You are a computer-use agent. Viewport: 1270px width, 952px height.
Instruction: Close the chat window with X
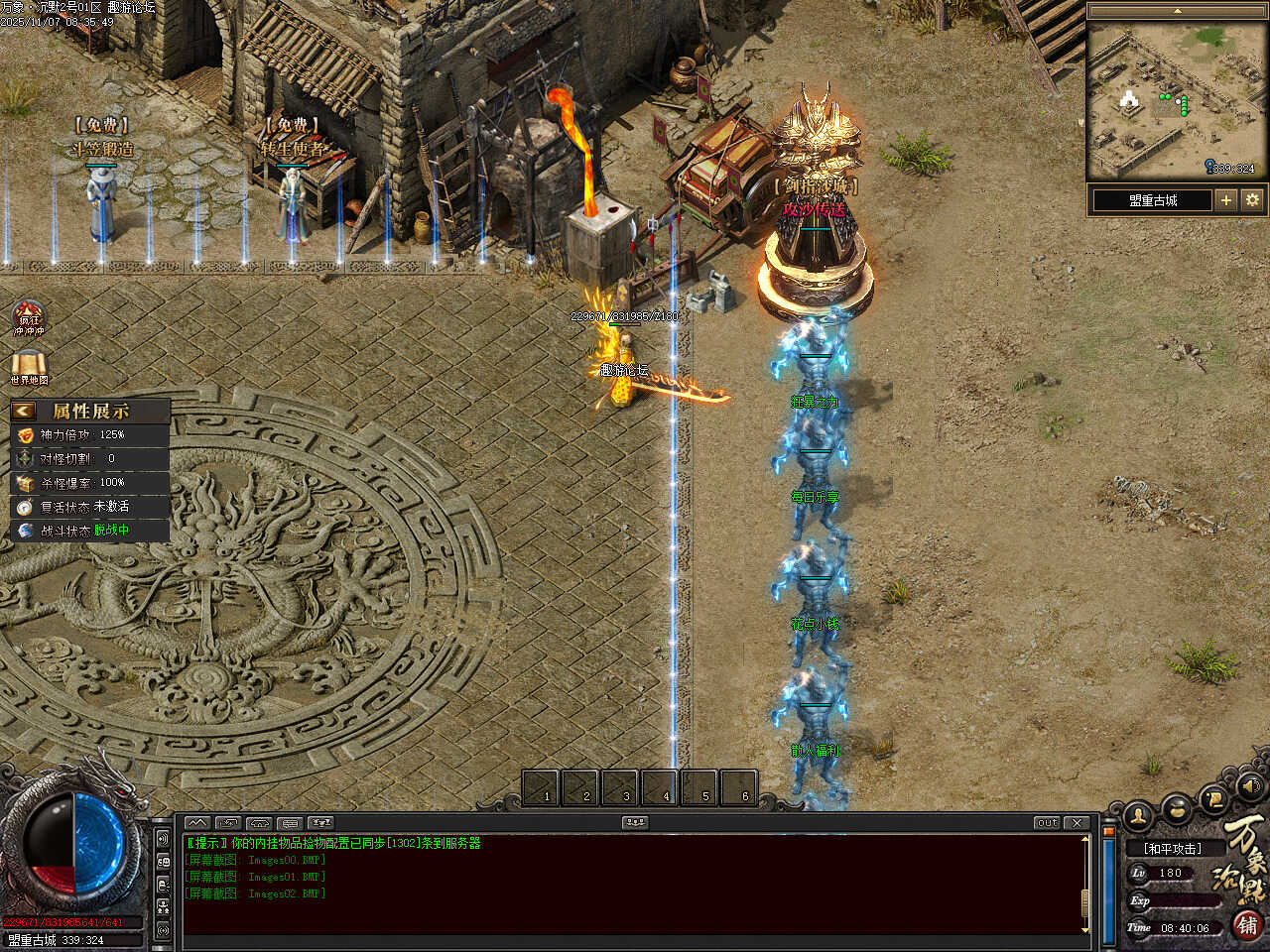click(1077, 823)
